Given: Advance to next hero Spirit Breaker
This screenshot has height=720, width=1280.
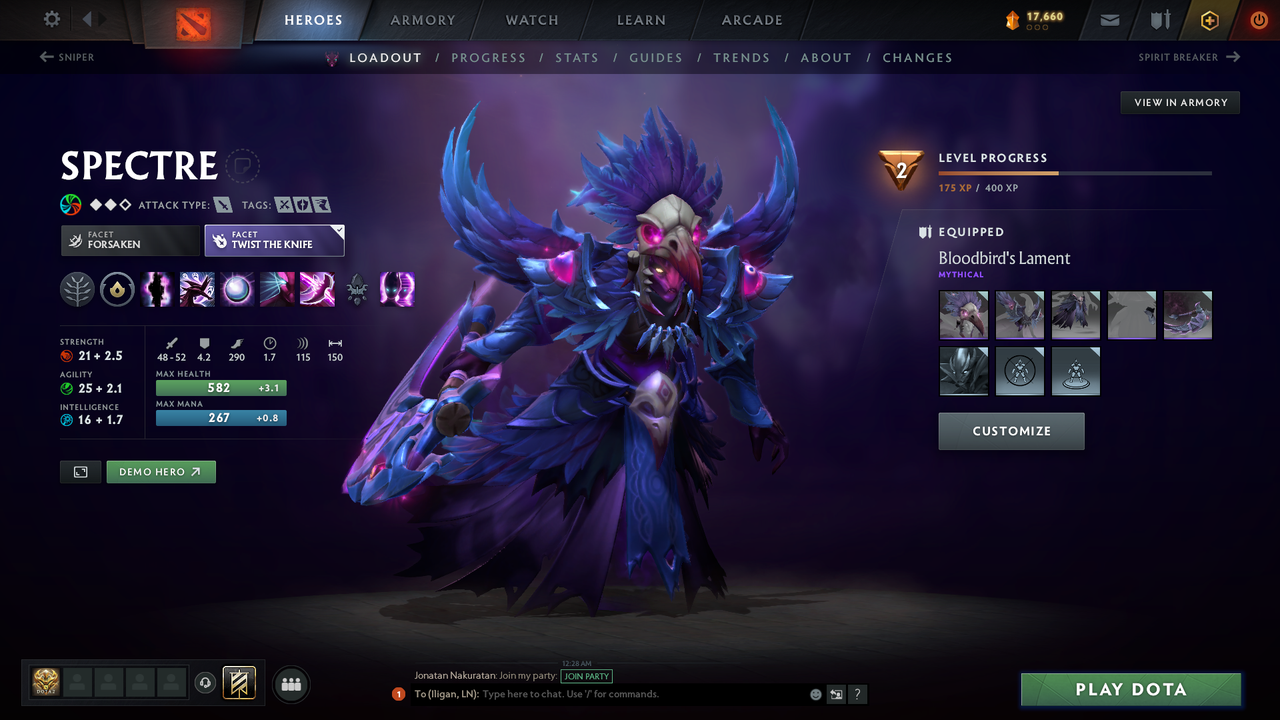Looking at the screenshot, I should point(1189,57).
